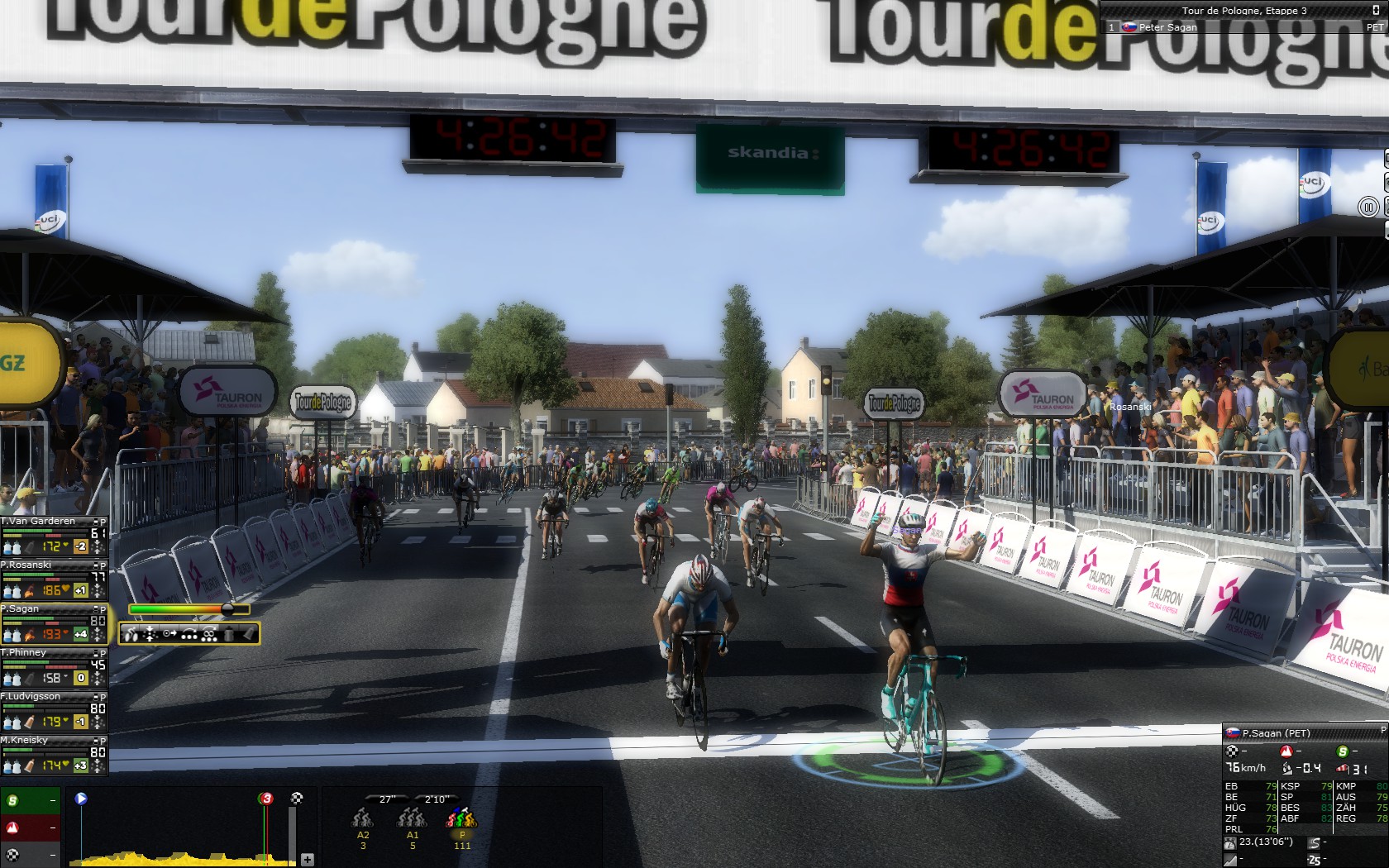Use the energy gel action icon

click(248, 634)
